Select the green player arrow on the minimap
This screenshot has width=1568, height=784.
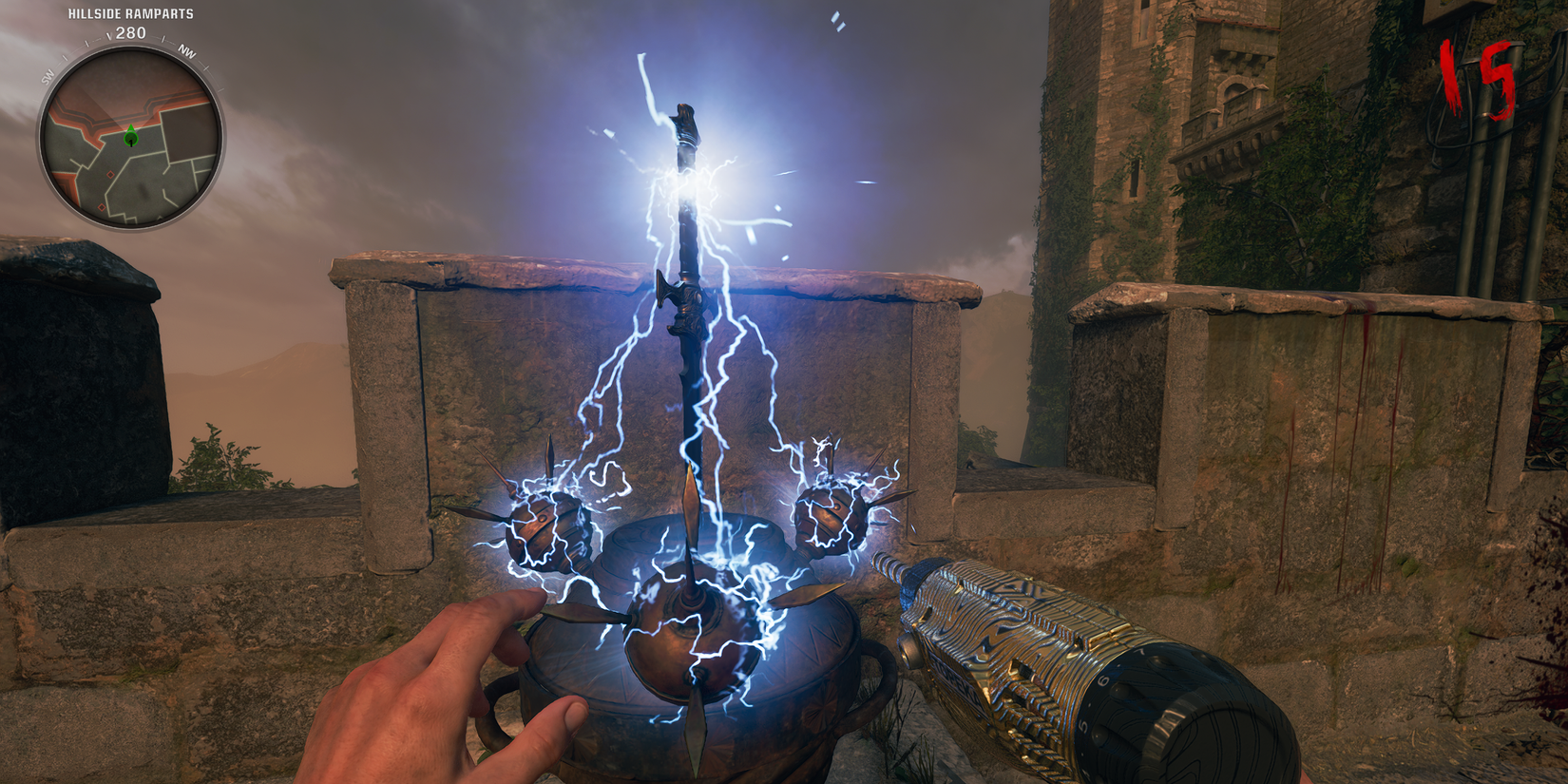coord(130,137)
